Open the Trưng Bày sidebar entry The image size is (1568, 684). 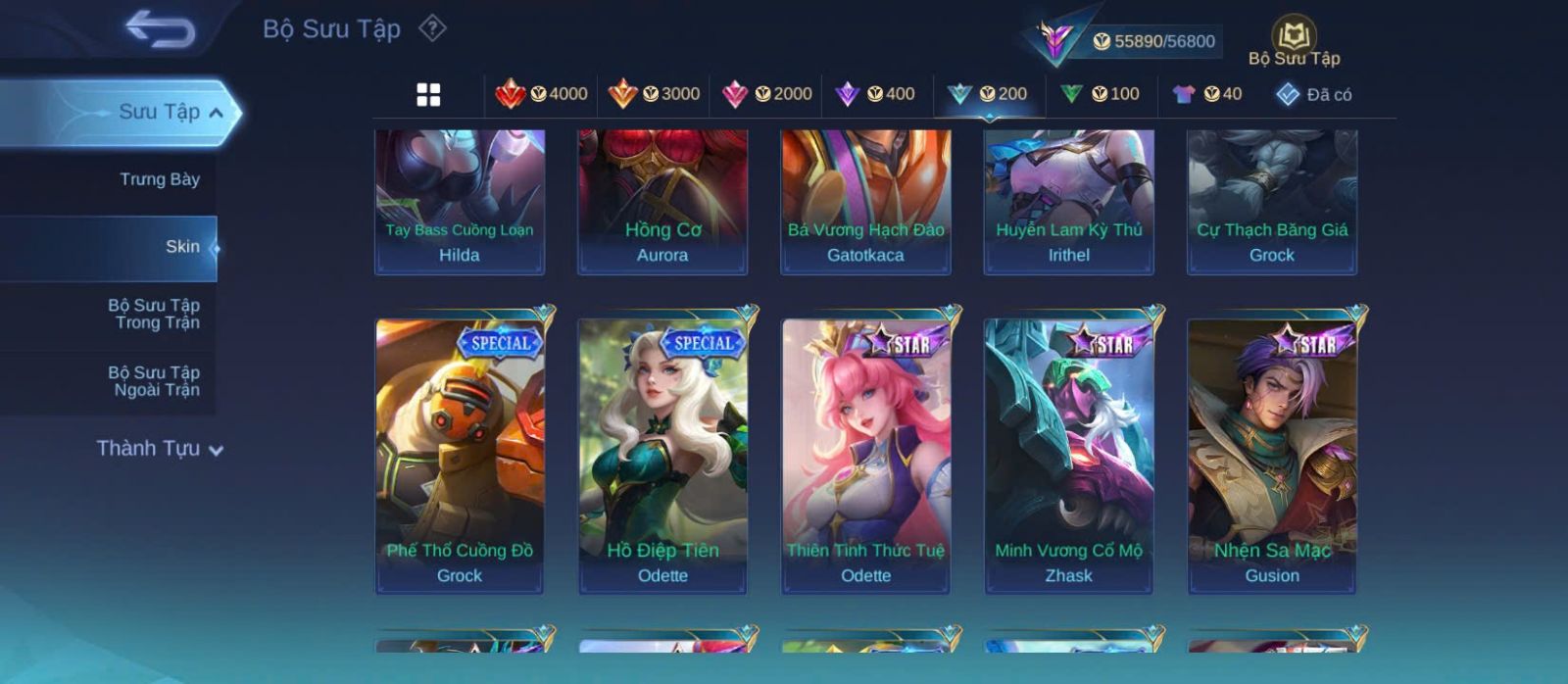(159, 179)
